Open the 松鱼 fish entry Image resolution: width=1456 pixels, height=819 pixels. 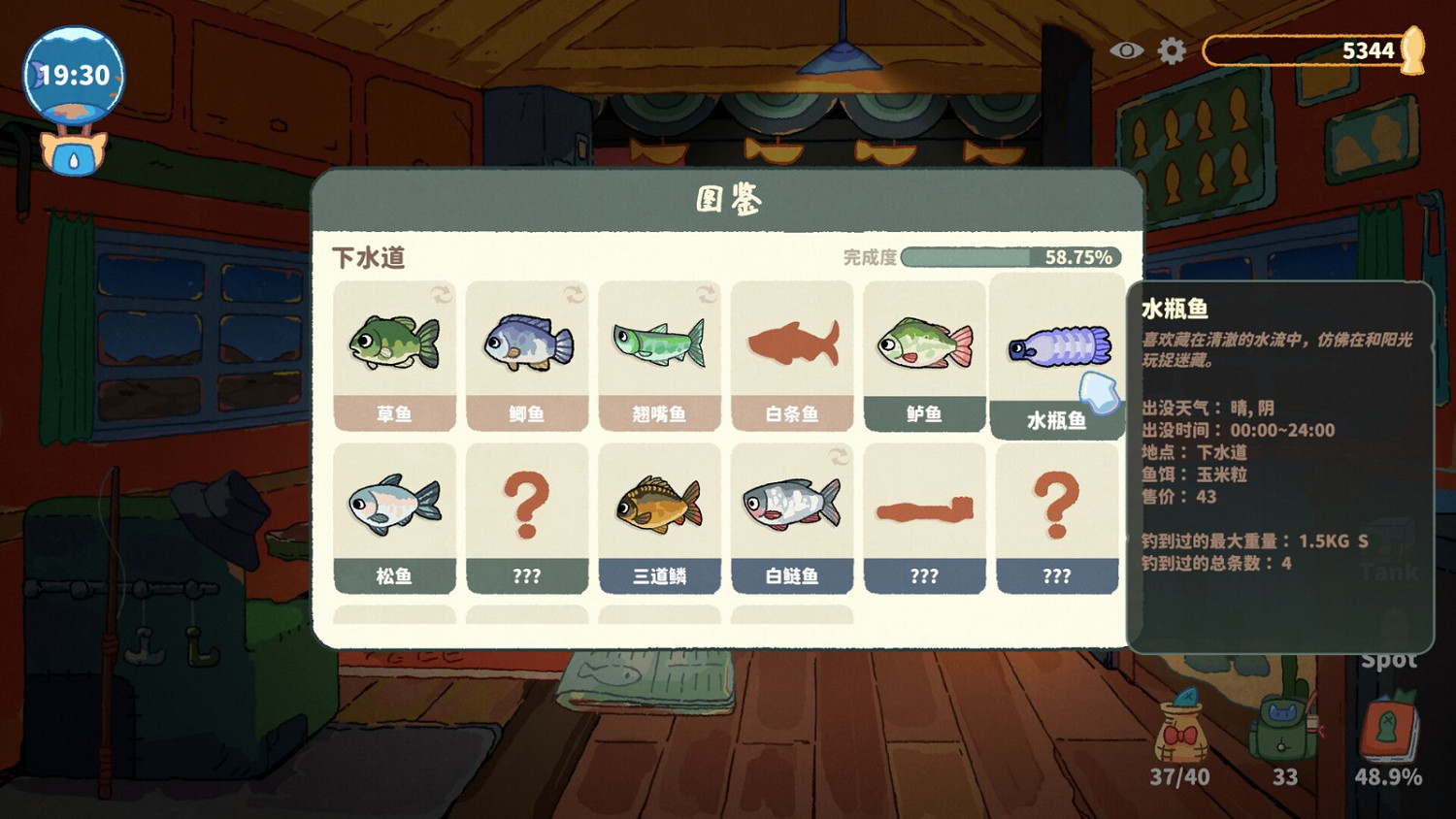tap(395, 519)
